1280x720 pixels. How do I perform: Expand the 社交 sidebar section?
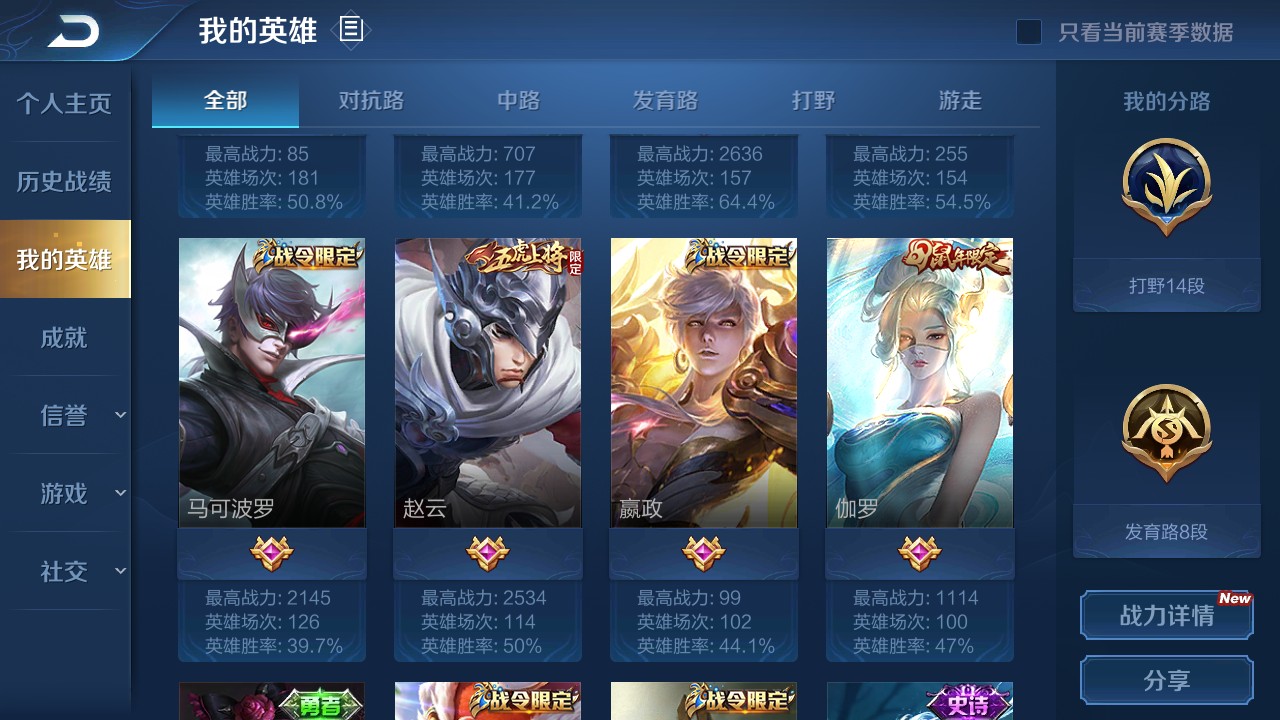(64, 571)
